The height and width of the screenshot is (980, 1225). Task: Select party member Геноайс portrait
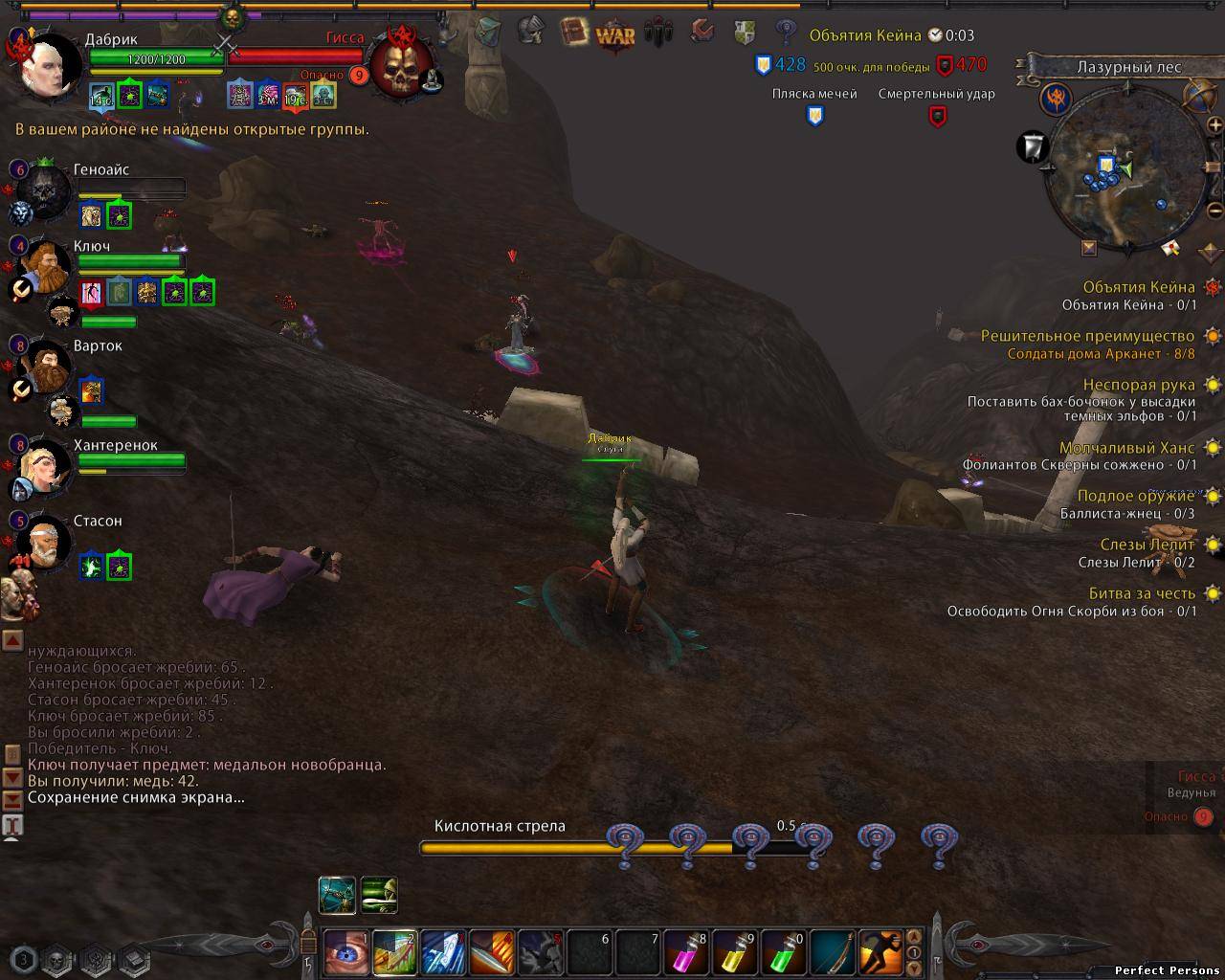point(42,191)
